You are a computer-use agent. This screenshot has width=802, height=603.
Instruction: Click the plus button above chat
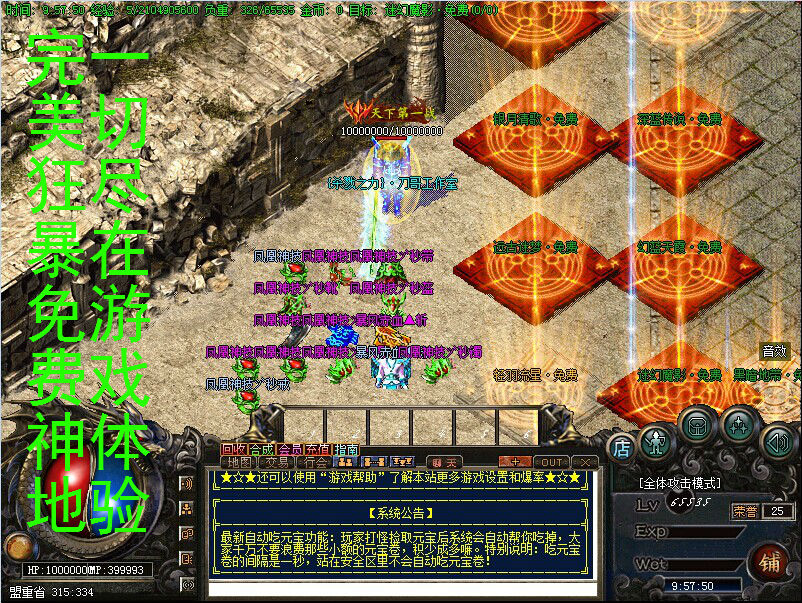pos(513,462)
